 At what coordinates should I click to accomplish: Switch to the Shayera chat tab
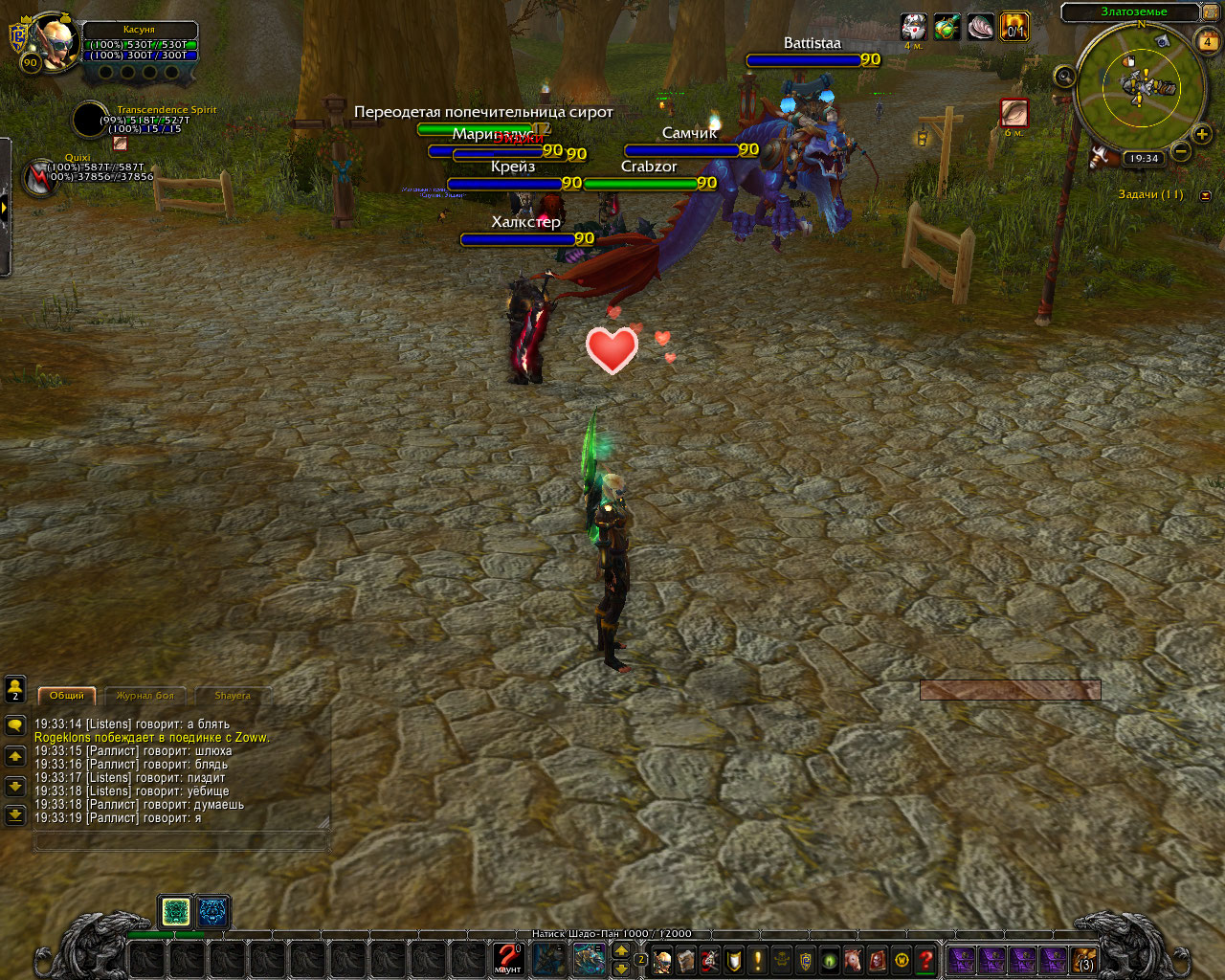click(233, 696)
